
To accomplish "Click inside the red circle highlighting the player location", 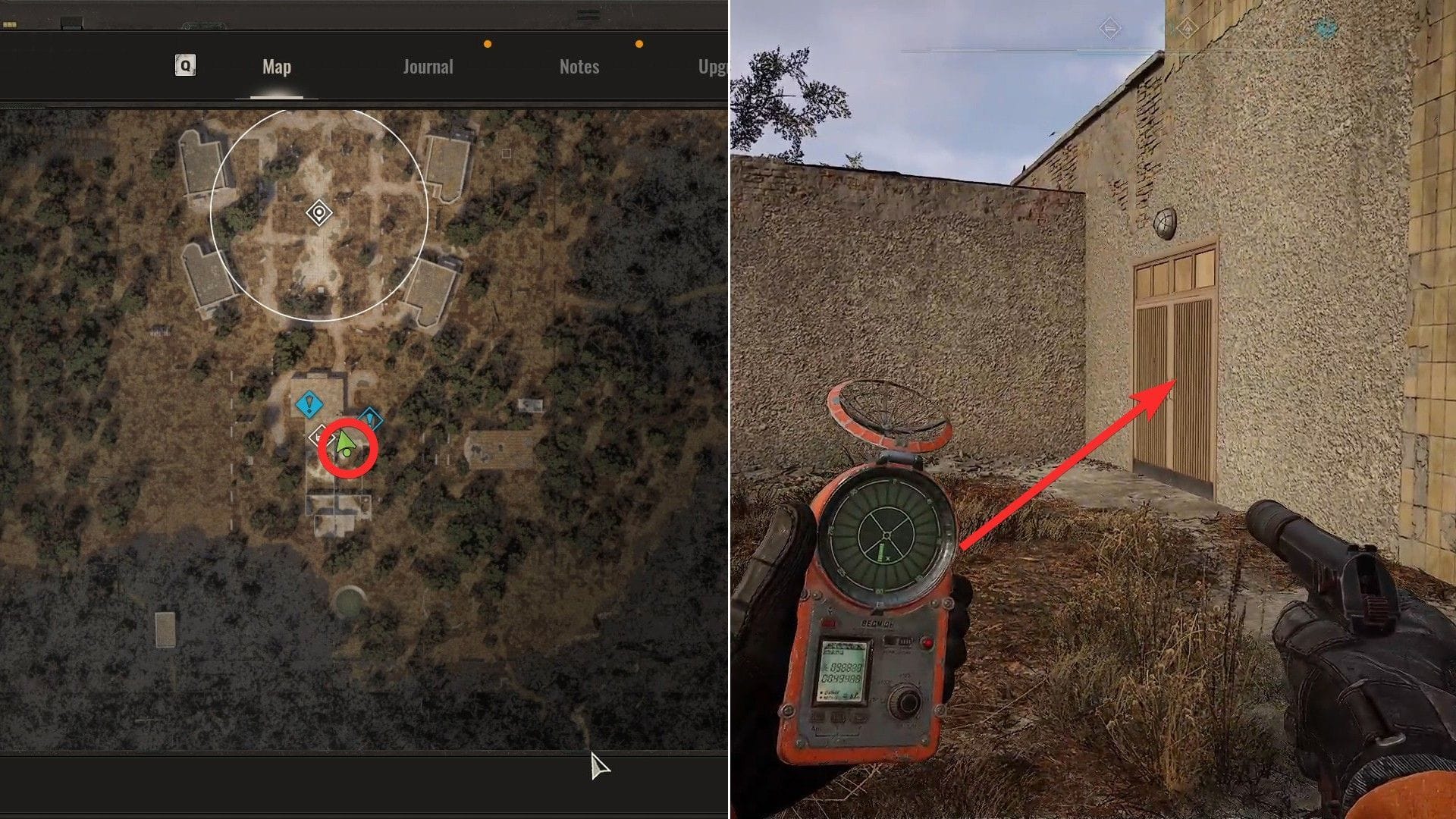I will tap(349, 447).
